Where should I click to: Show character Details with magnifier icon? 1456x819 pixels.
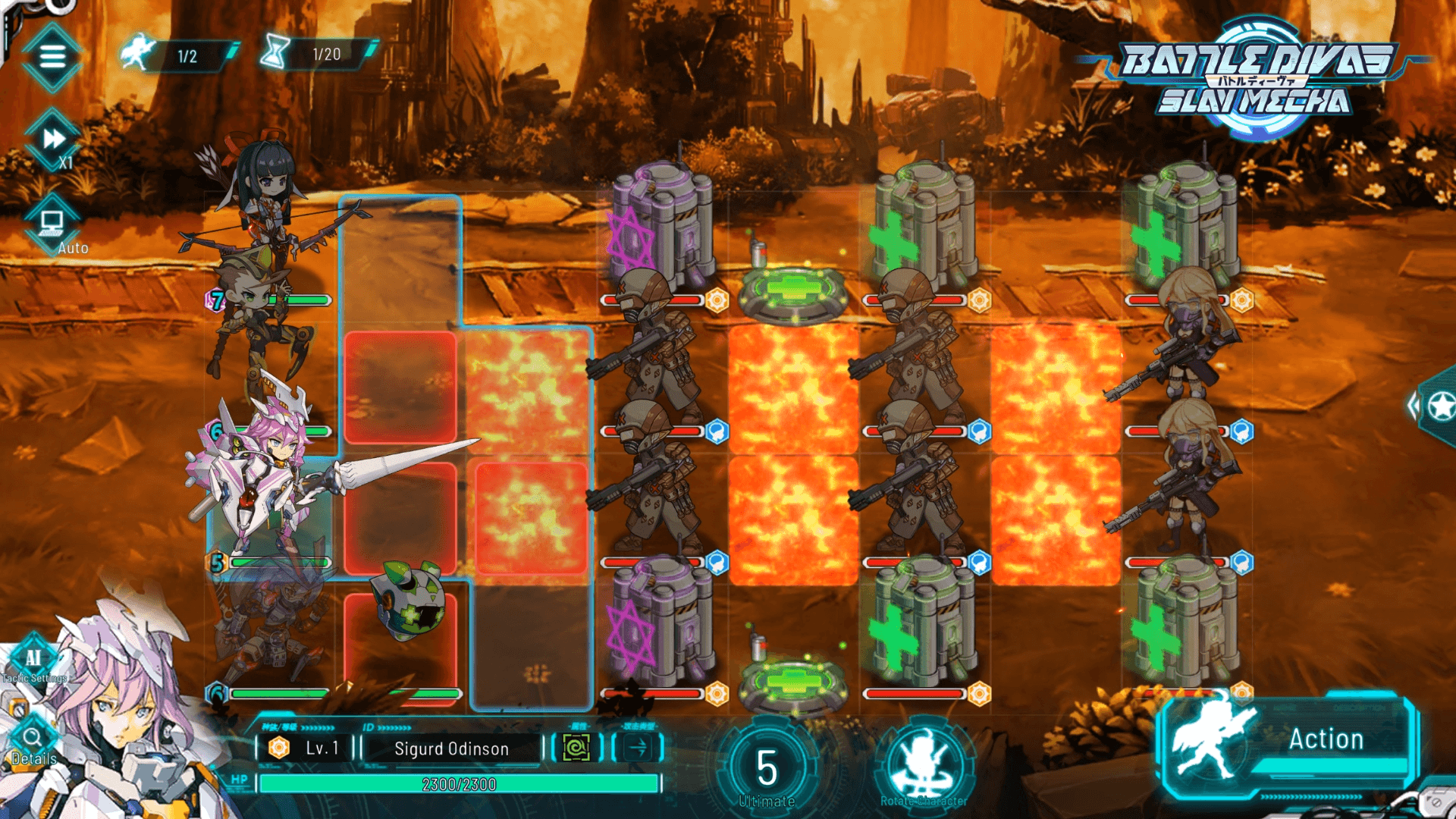coord(33,741)
